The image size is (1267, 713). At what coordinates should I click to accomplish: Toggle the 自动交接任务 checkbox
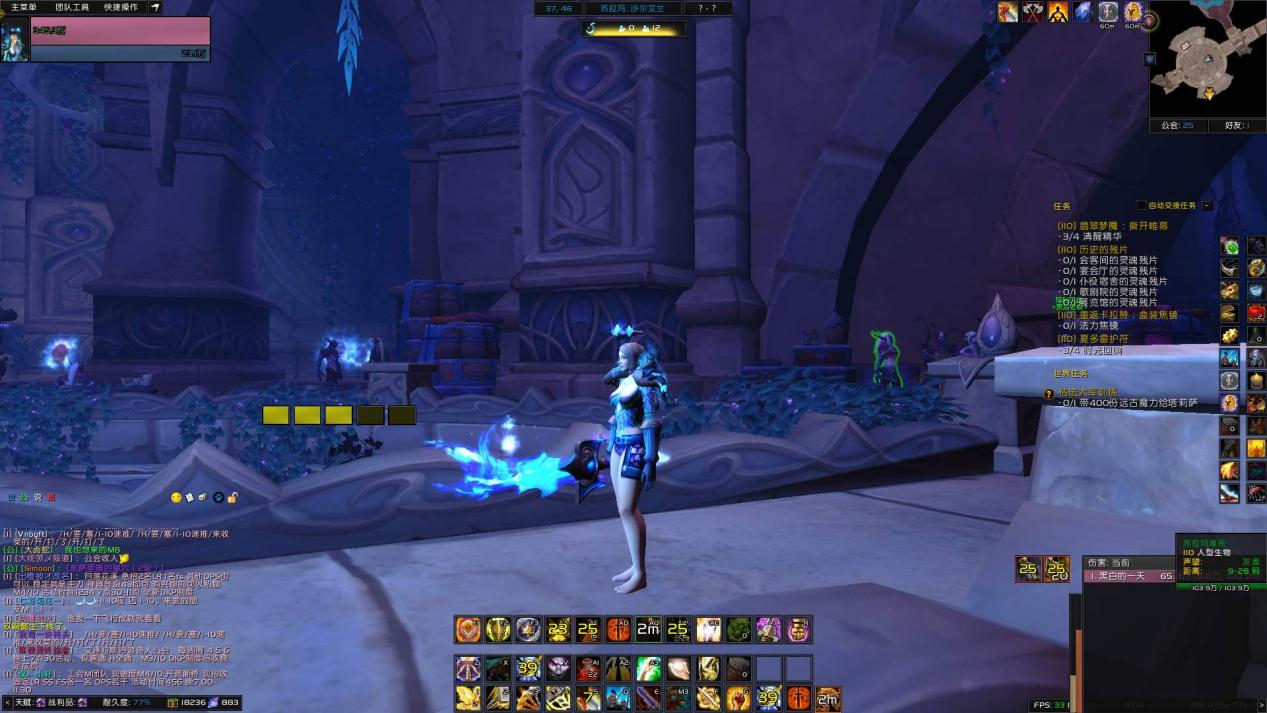(1143, 205)
